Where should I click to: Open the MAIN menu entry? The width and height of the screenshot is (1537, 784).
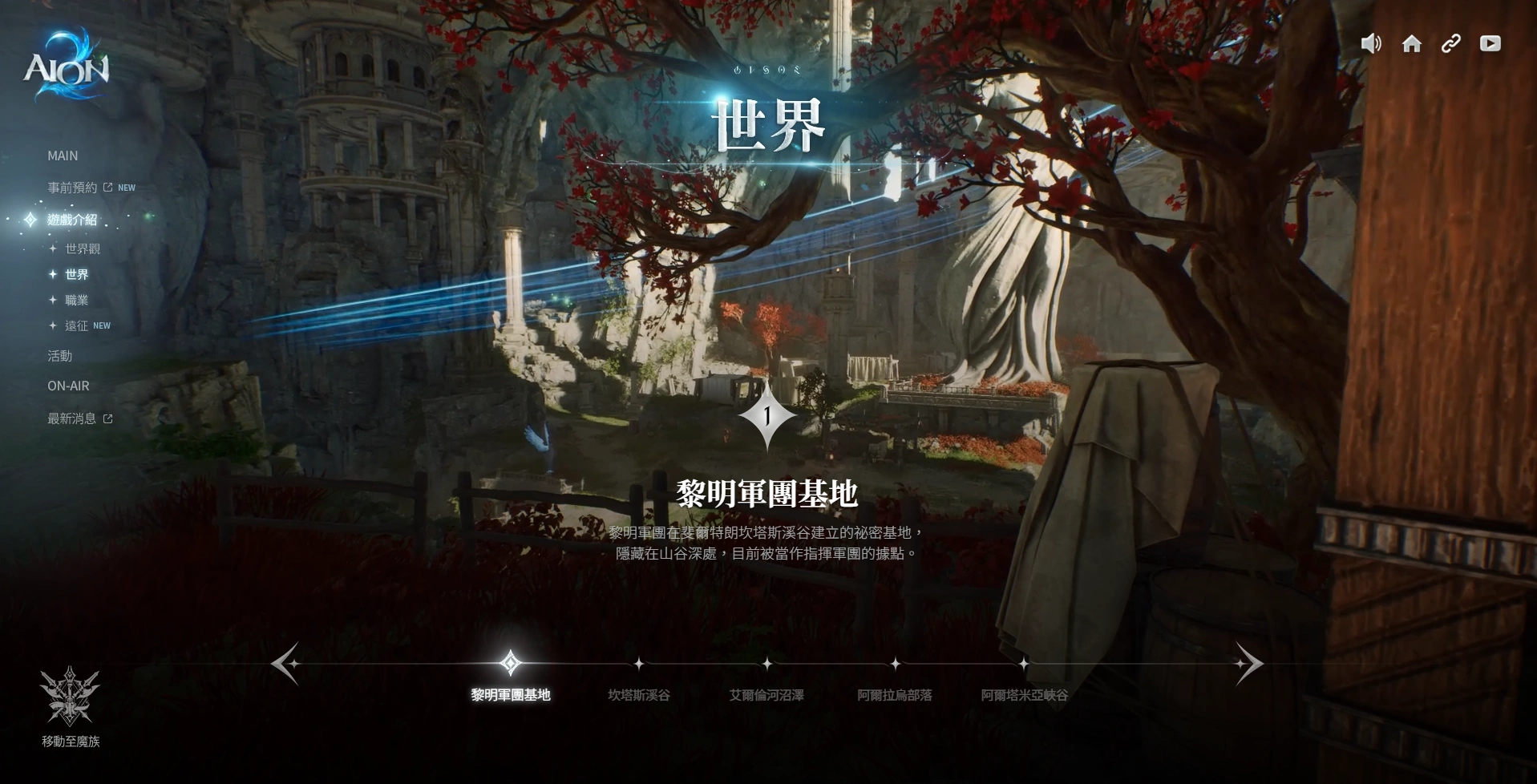click(x=63, y=156)
